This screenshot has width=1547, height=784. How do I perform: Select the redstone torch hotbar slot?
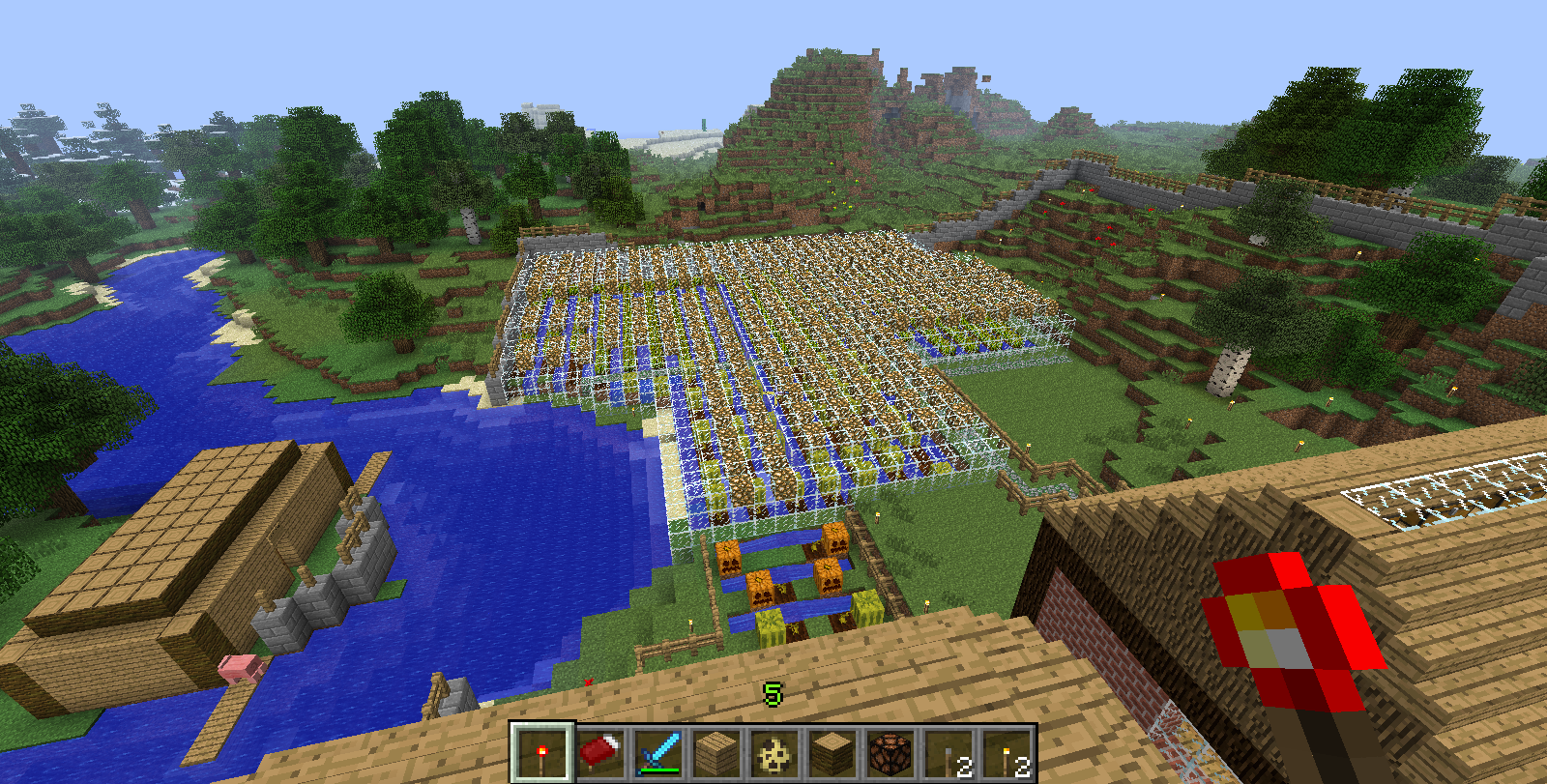coord(541,753)
